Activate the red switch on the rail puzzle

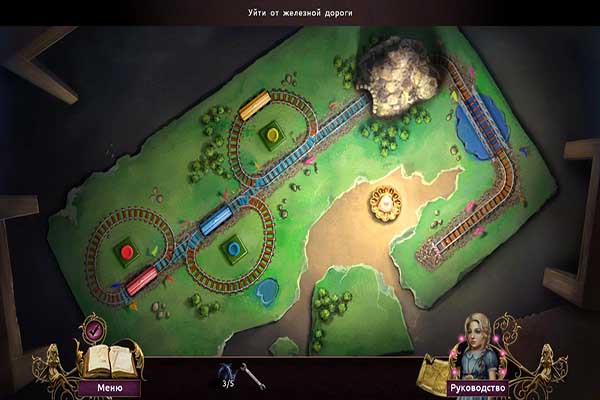pos(125,248)
